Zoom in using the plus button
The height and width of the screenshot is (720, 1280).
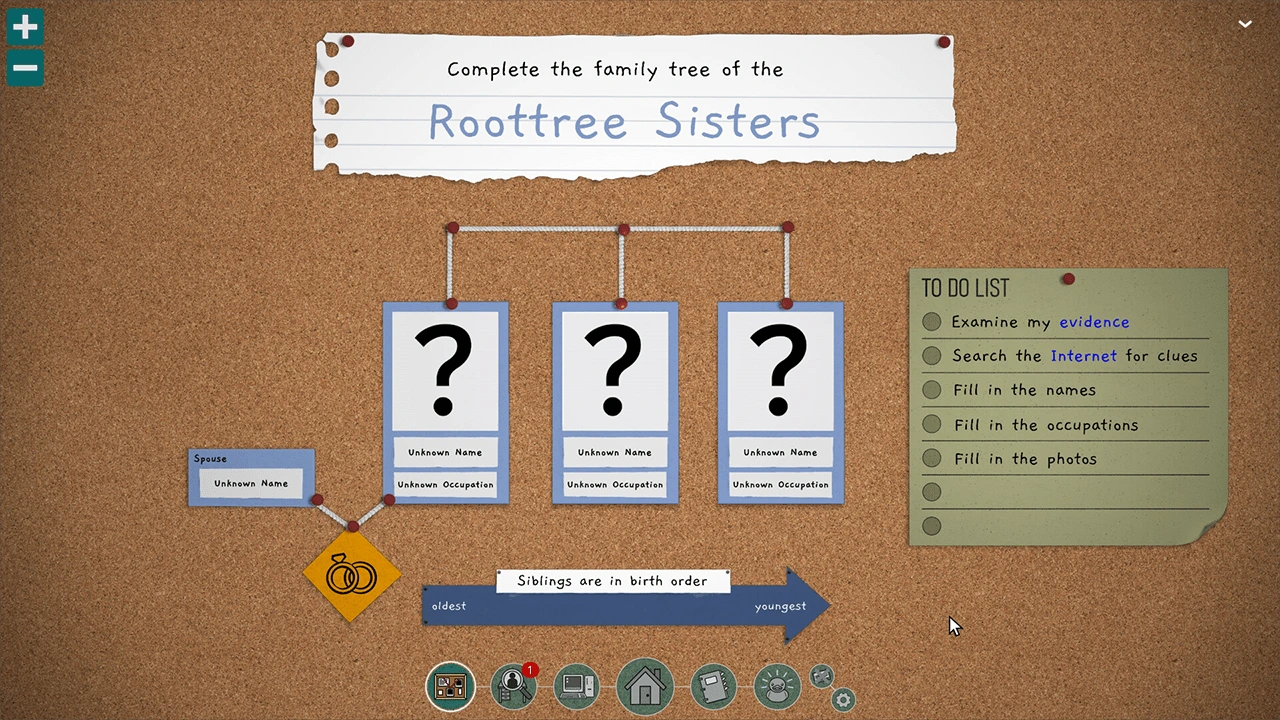(x=24, y=27)
